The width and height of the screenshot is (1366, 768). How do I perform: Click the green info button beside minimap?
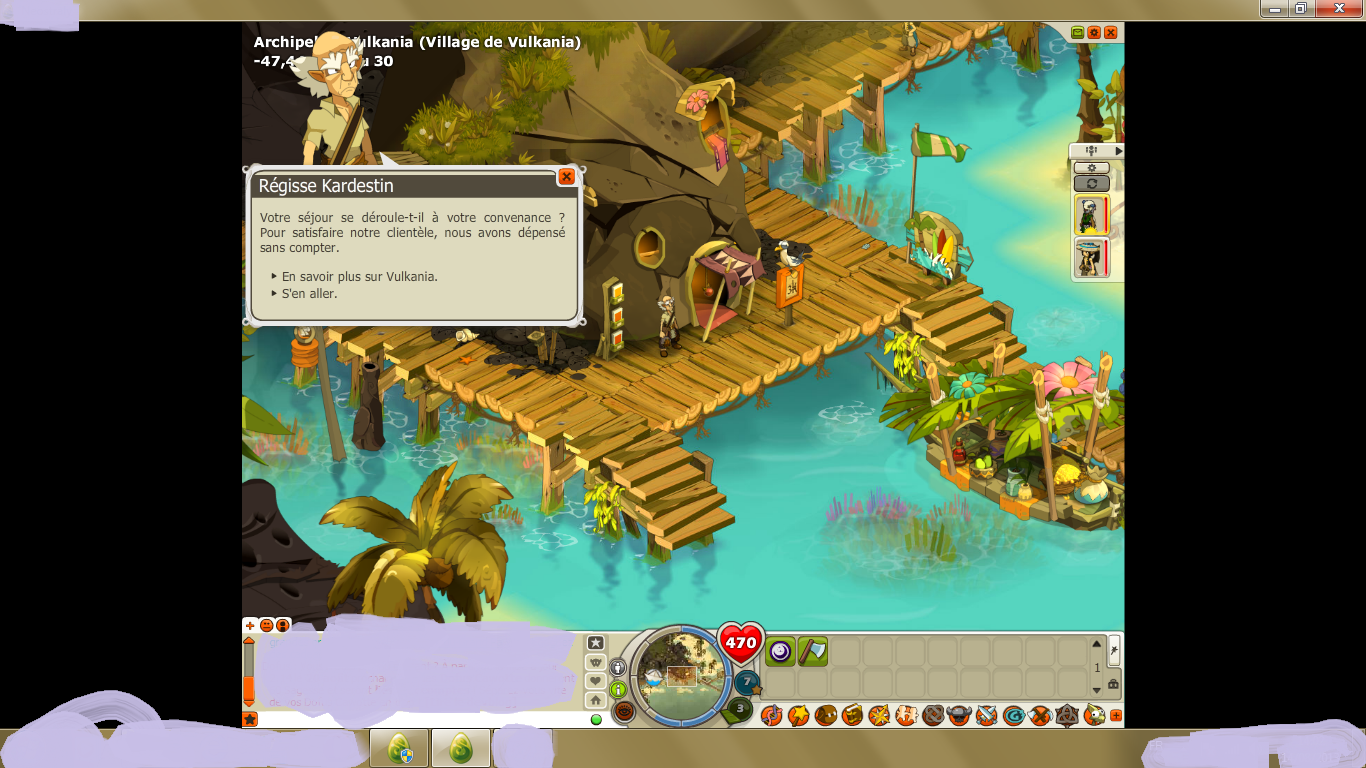click(618, 689)
